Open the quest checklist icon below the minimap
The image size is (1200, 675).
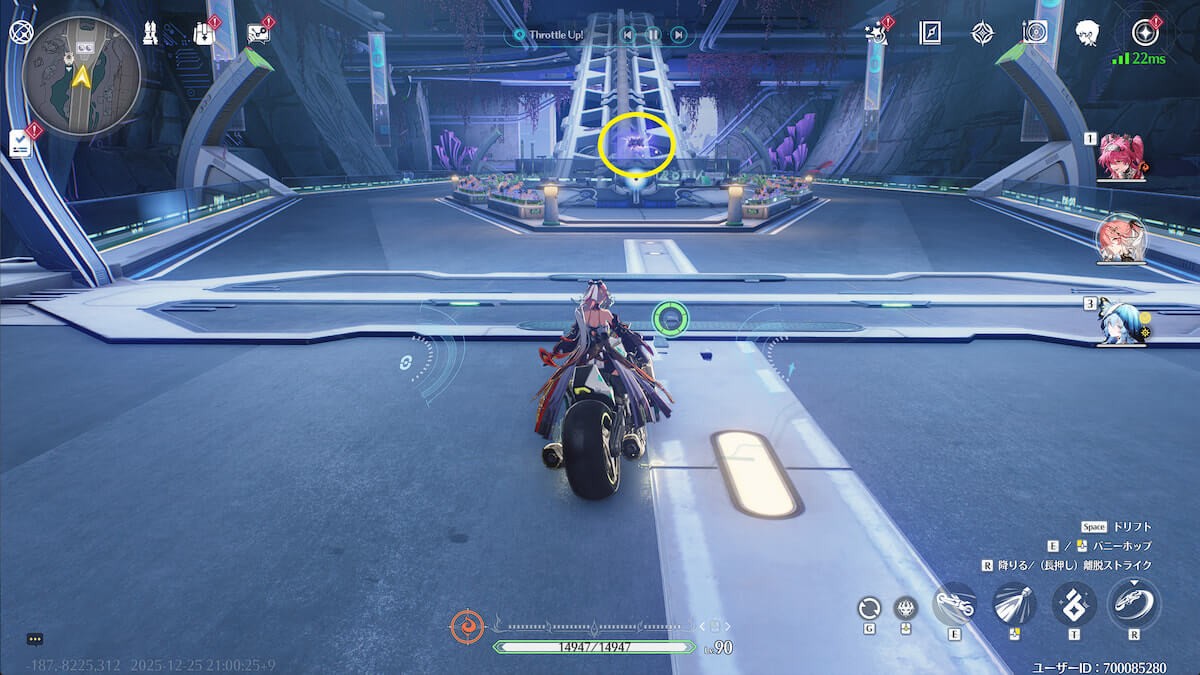(21, 143)
